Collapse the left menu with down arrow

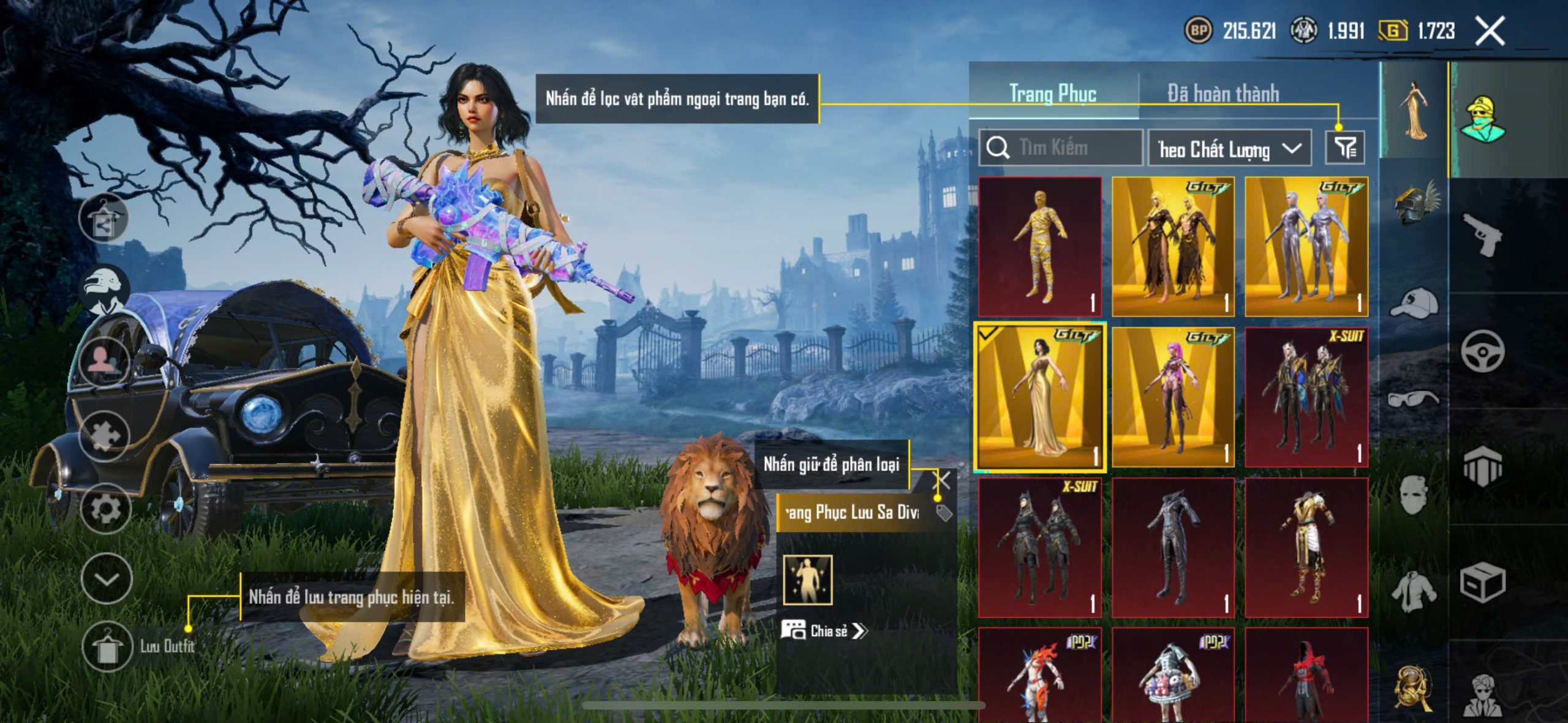click(107, 579)
